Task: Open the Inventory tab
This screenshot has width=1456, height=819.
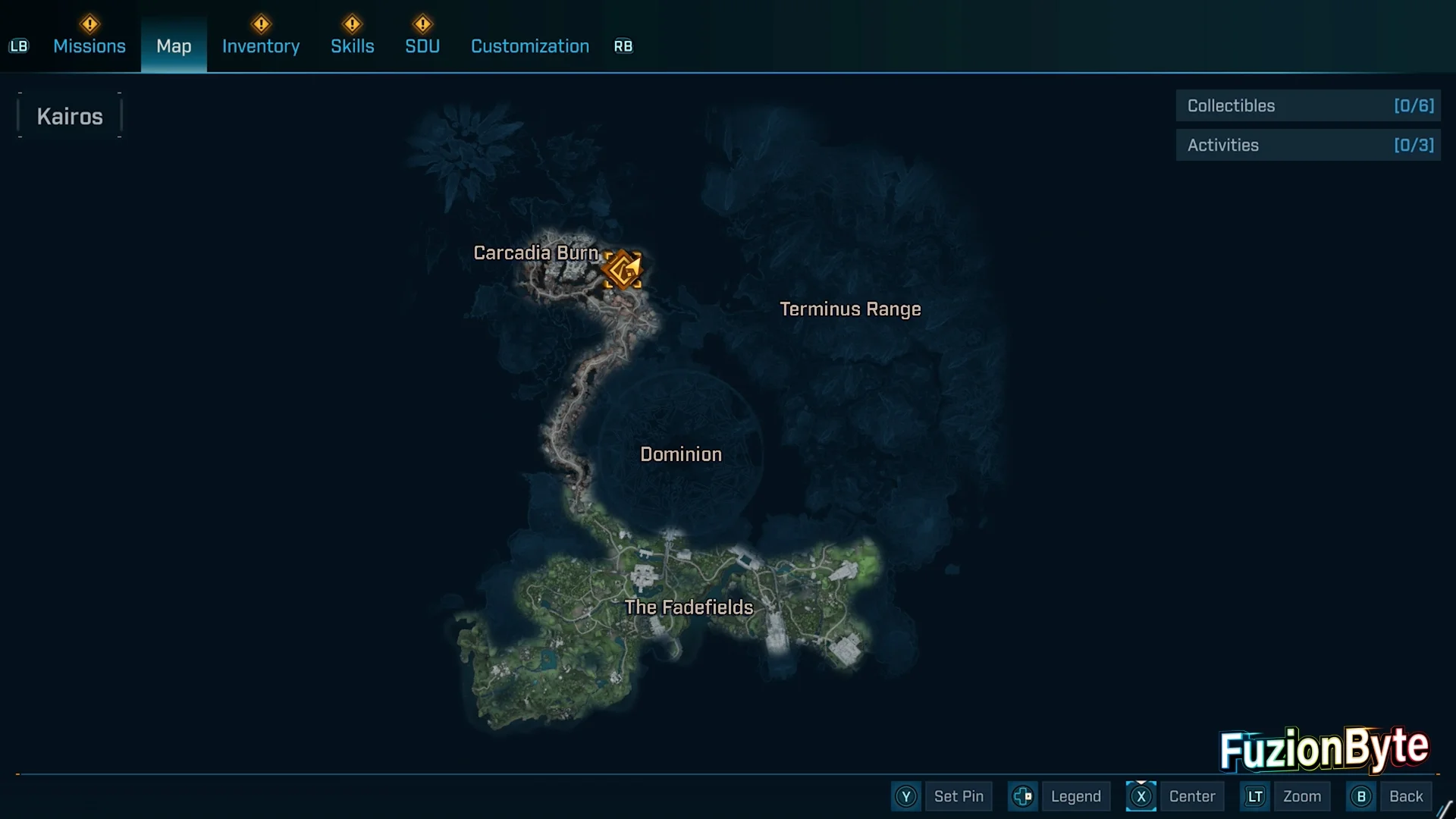Action: coord(261,46)
